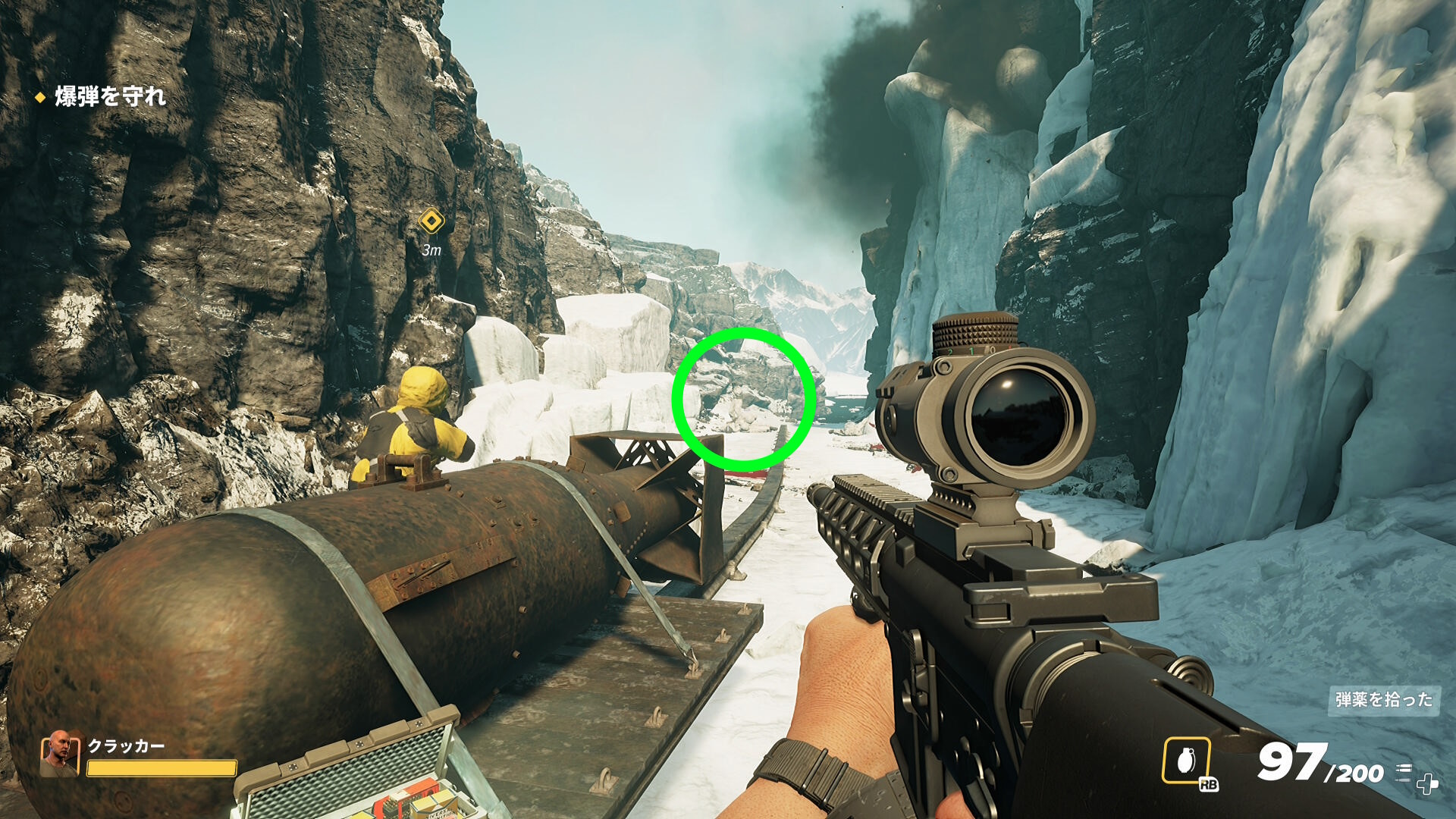This screenshot has width=1456, height=819.
Task: Select the grenade equipment slot
Action: click(1186, 760)
